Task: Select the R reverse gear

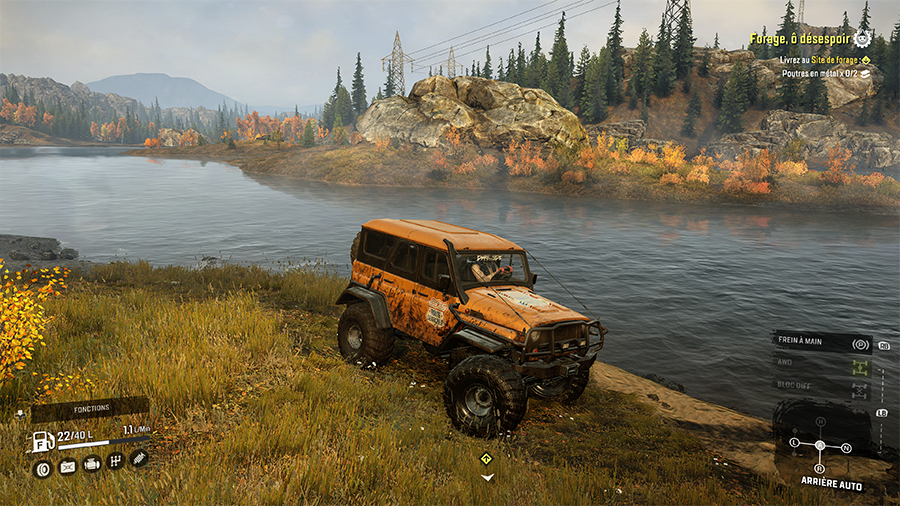Action: [820, 468]
